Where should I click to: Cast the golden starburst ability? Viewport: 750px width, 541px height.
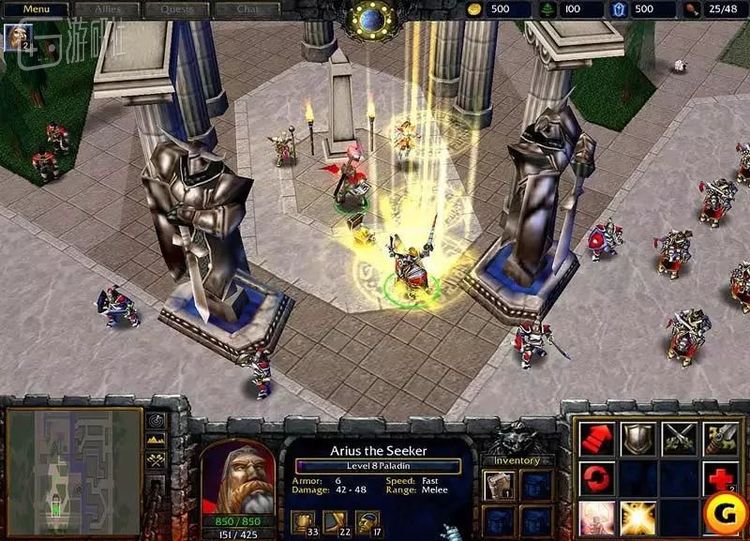[x=638, y=518]
